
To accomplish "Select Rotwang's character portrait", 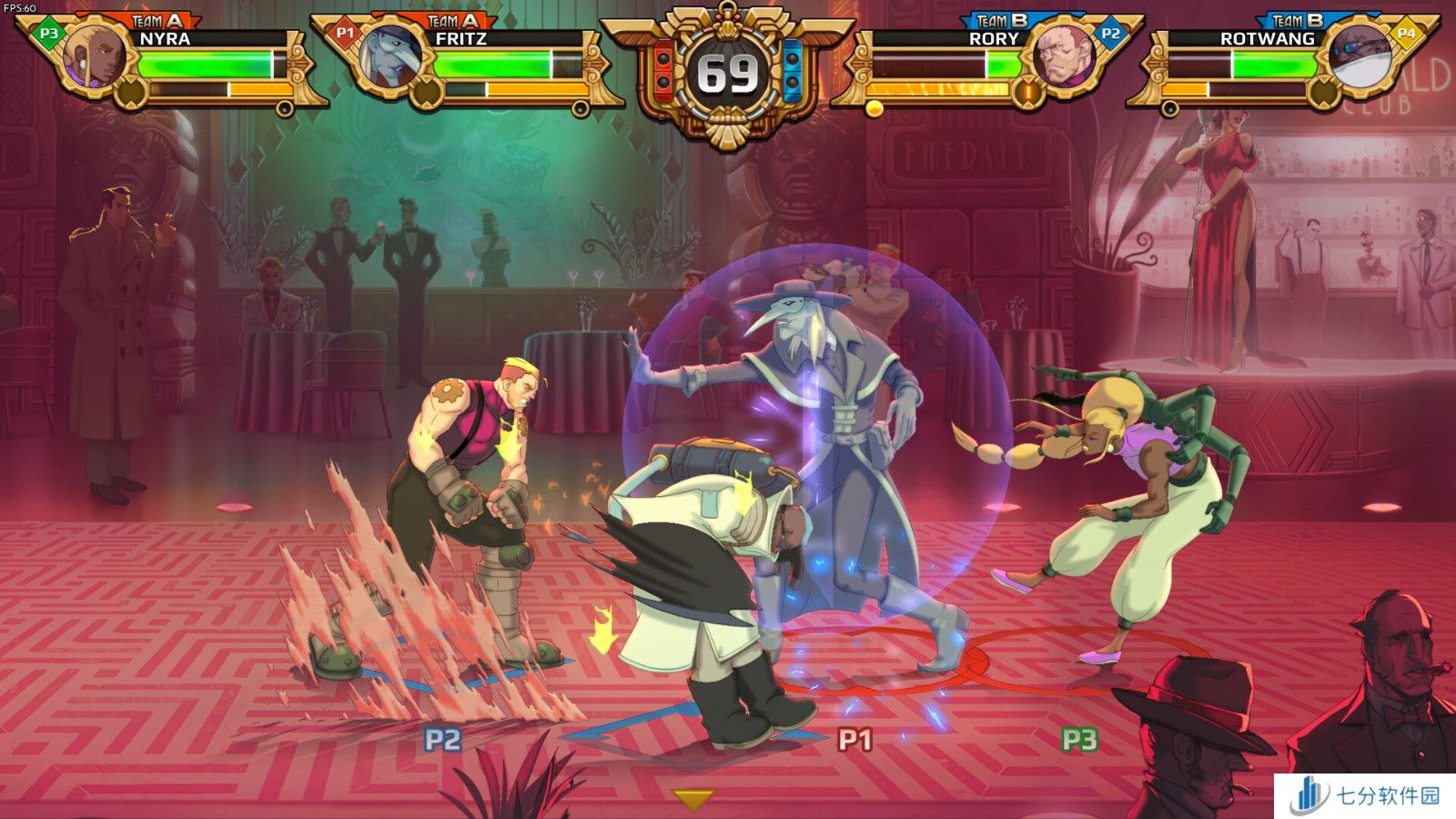I will (x=1360, y=56).
